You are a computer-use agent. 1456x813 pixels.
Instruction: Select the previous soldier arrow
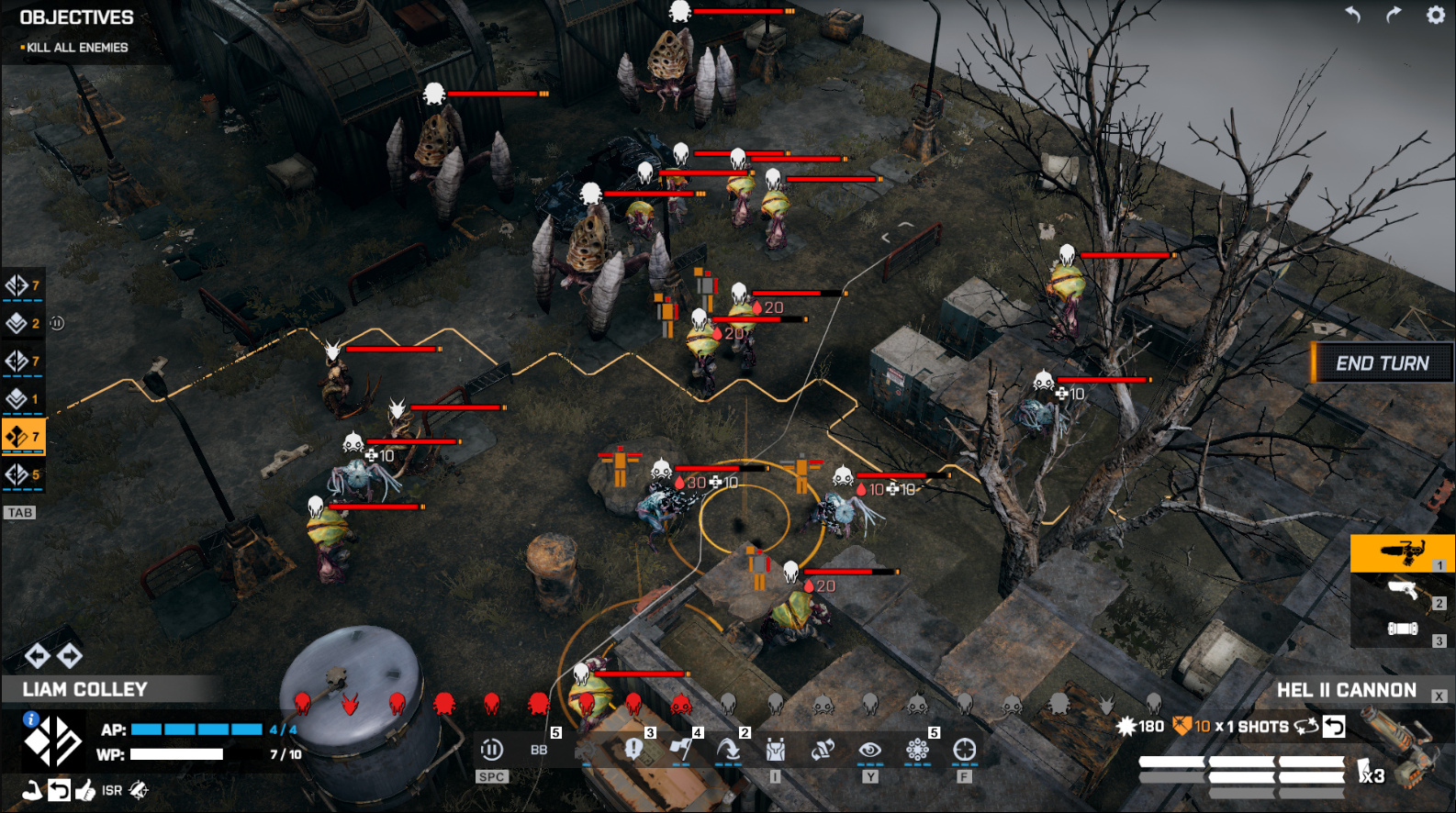[x=37, y=655]
